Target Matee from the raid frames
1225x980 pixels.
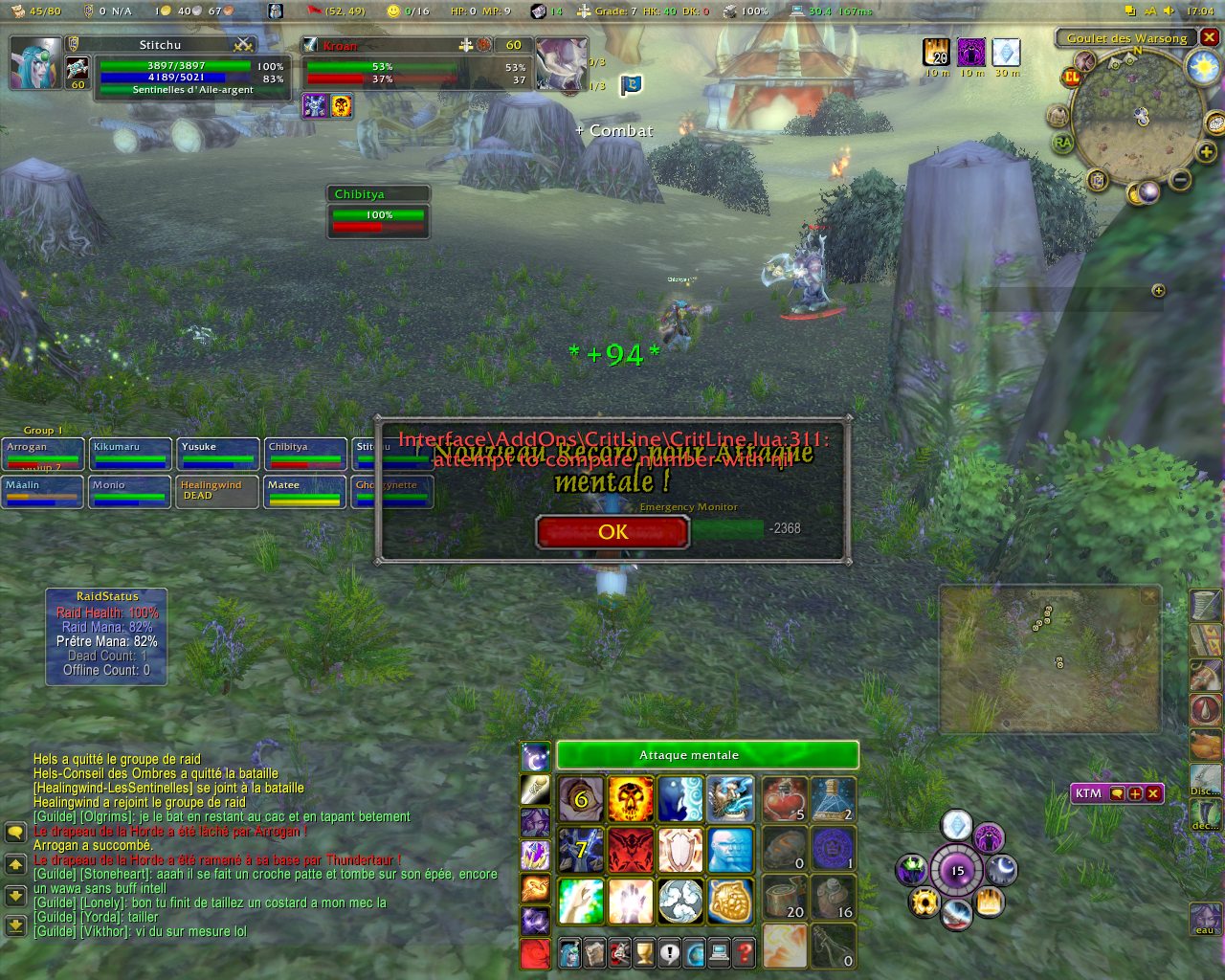(304, 492)
